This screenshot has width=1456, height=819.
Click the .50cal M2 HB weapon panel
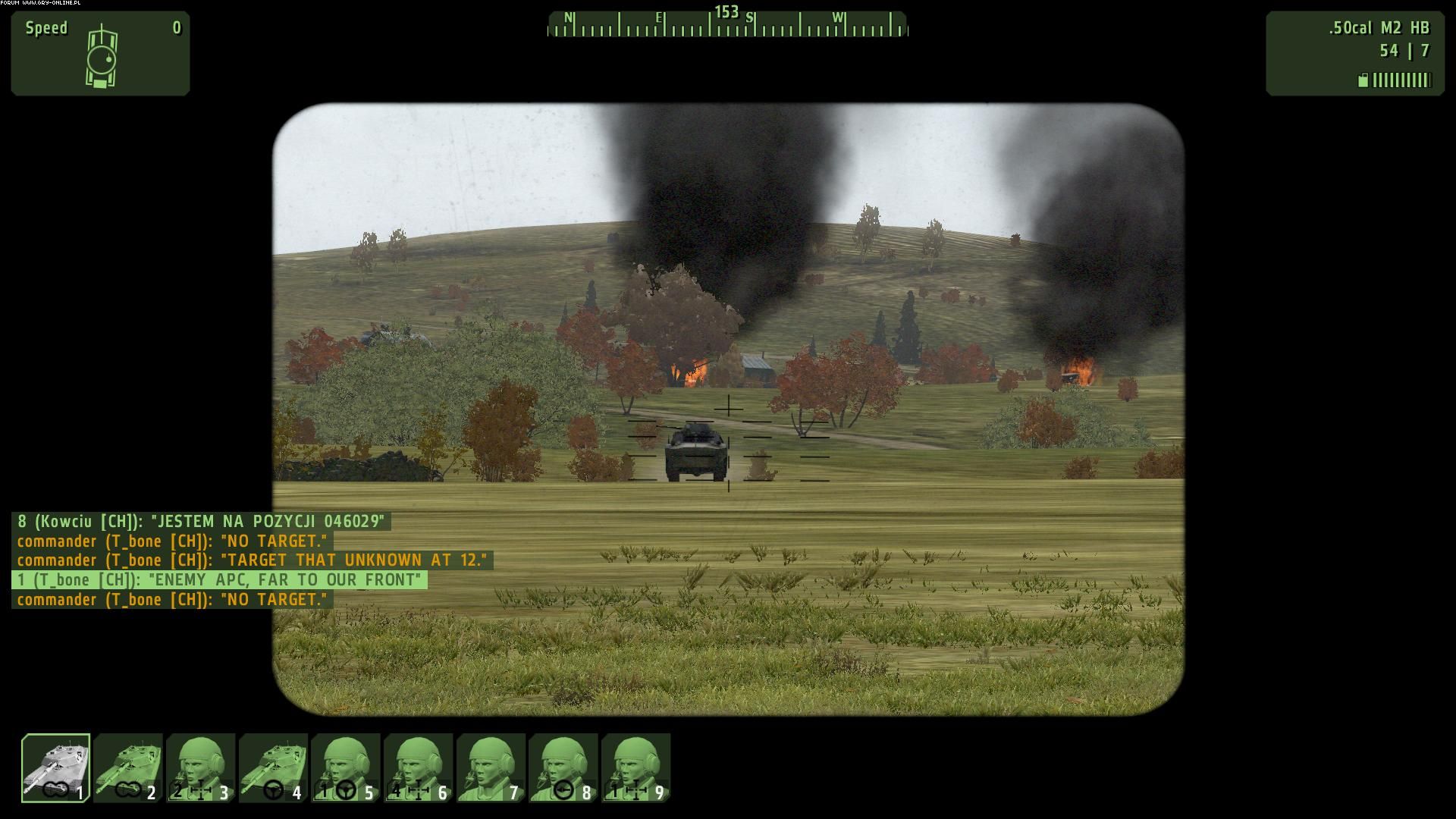coord(1354,53)
